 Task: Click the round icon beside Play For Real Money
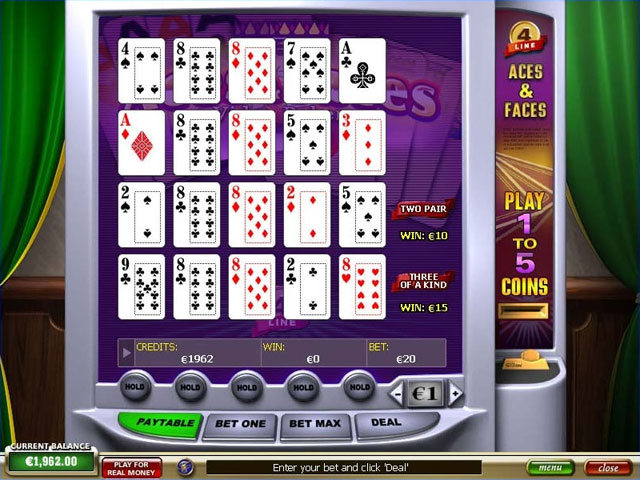click(185, 466)
